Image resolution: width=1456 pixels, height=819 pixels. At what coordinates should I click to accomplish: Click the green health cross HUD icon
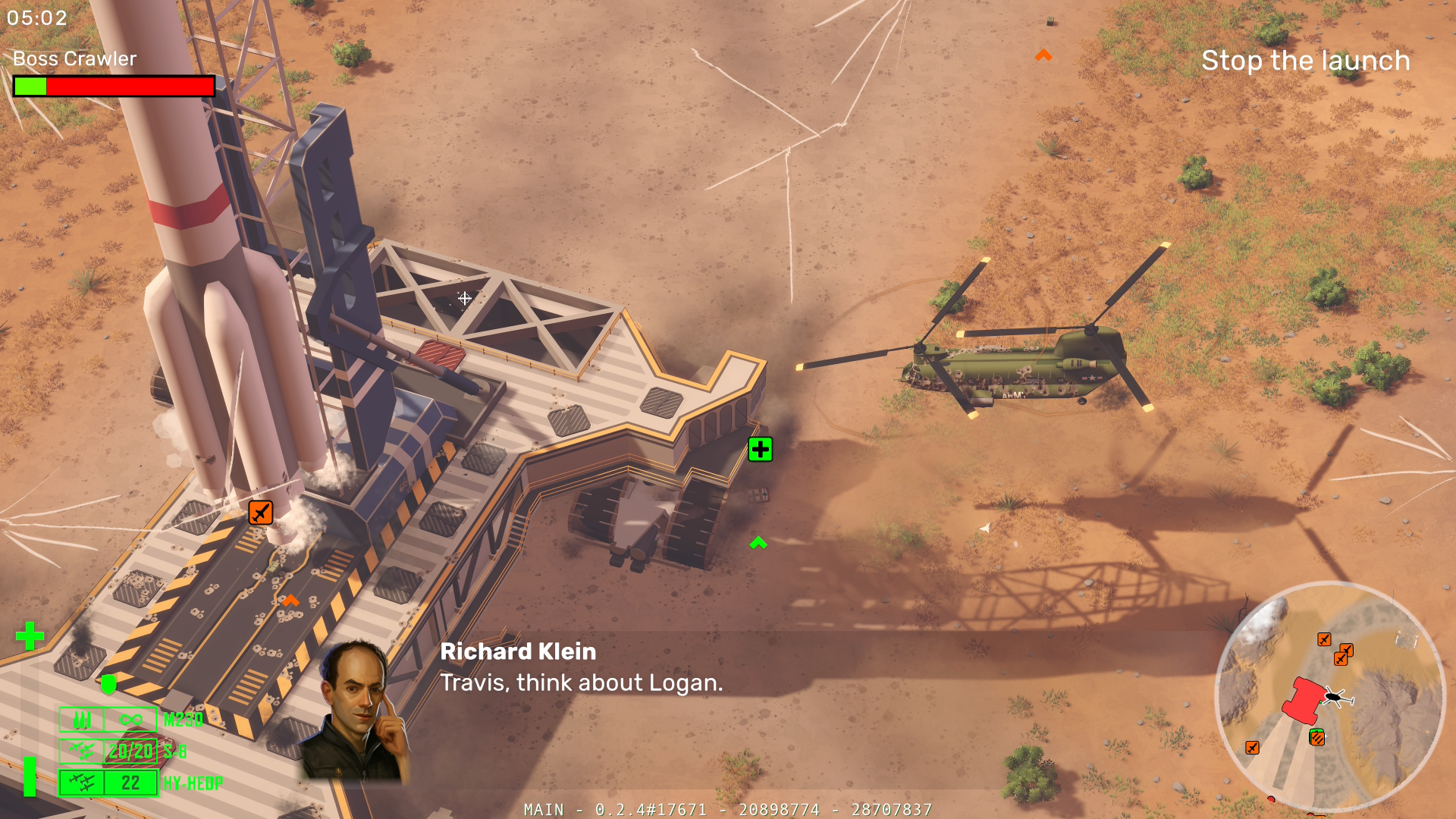click(x=30, y=636)
